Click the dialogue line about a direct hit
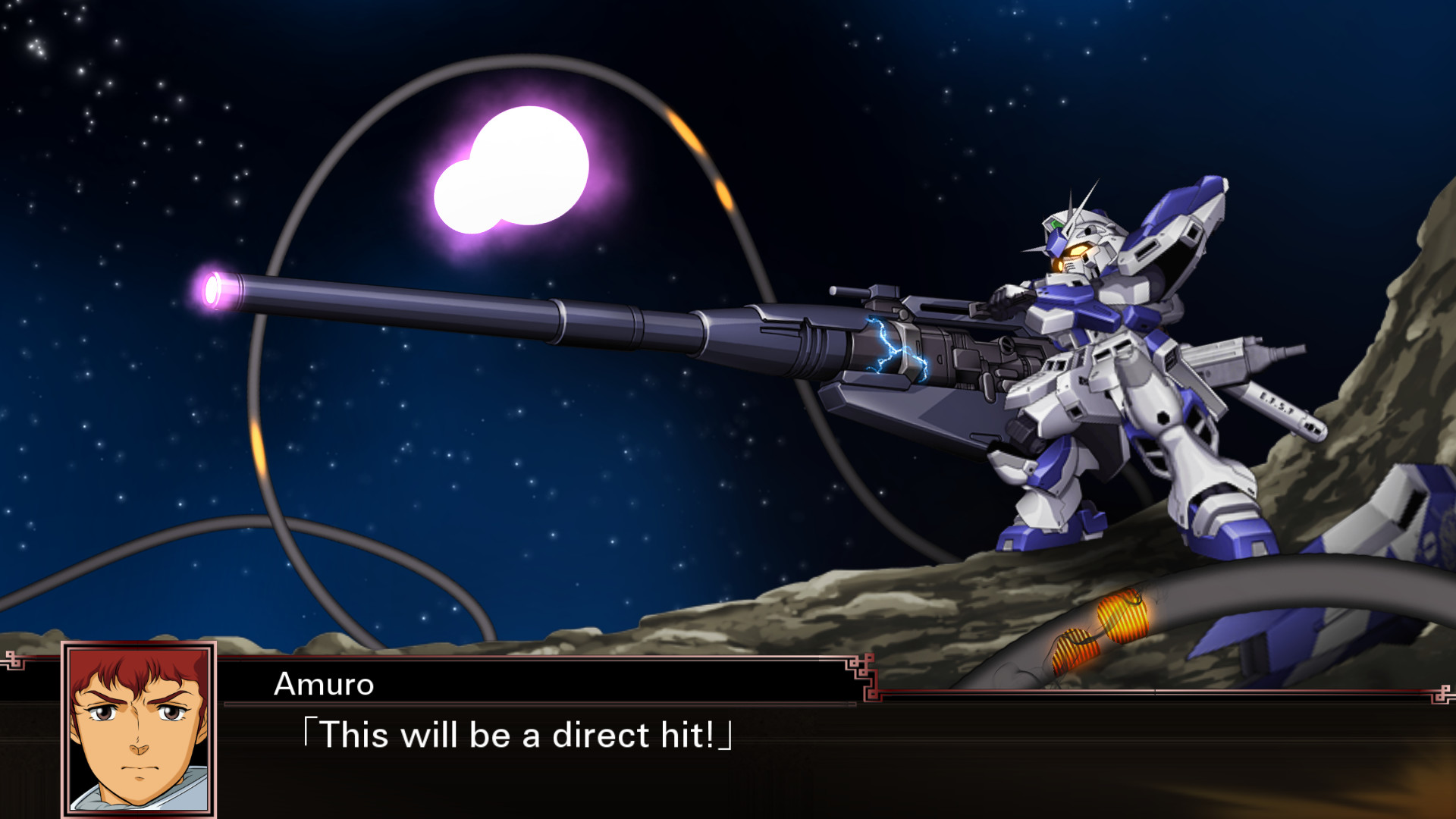 tap(516, 734)
